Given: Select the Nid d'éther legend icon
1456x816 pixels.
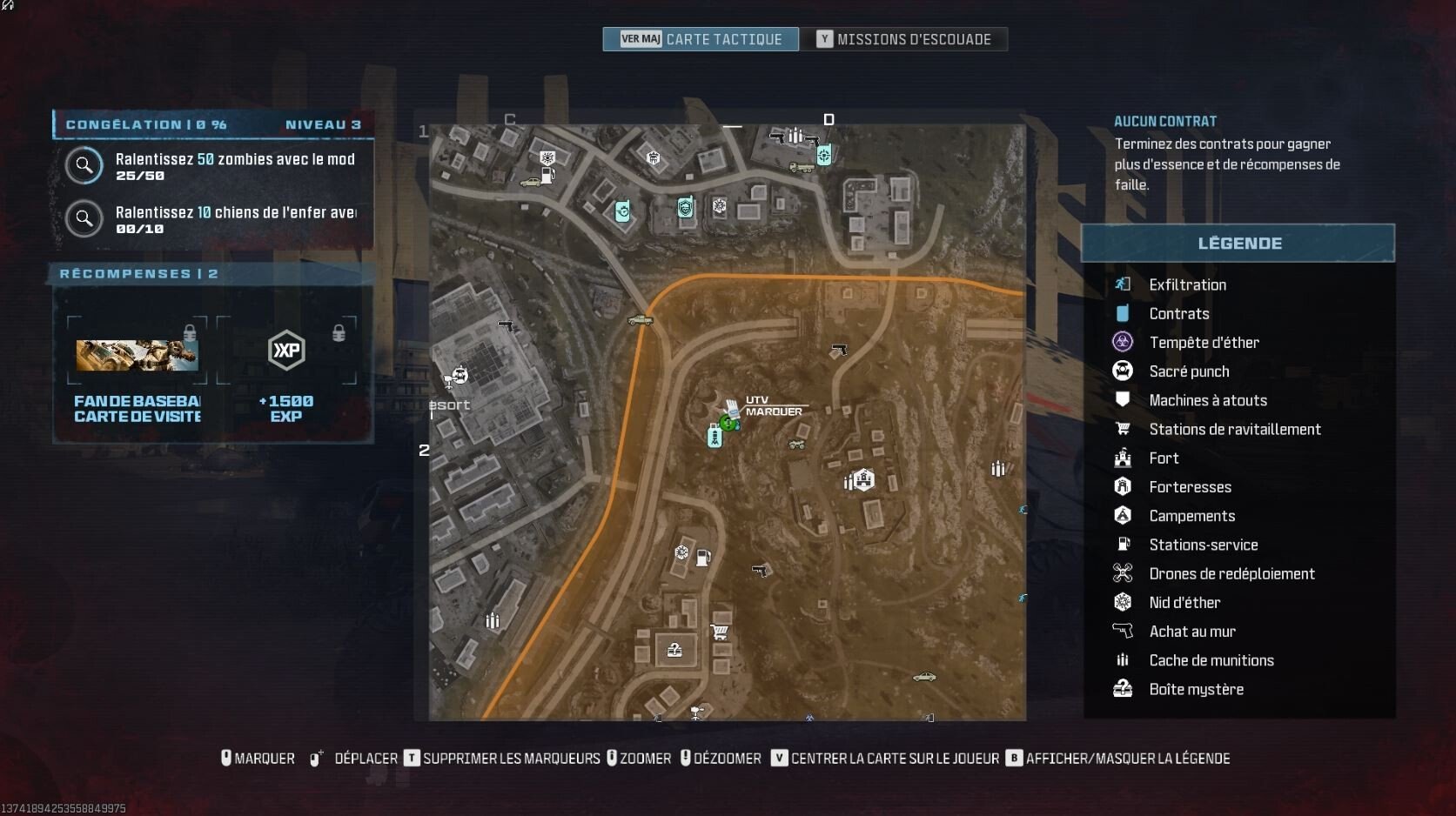Looking at the screenshot, I should point(1122,602).
